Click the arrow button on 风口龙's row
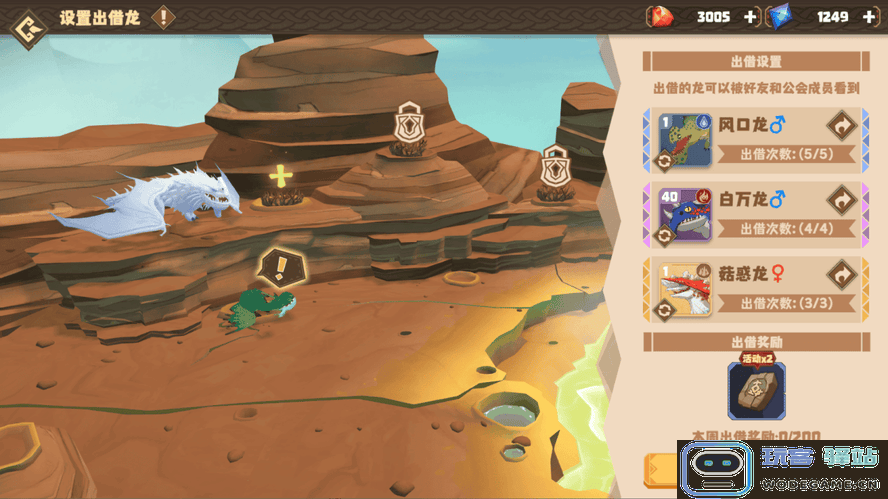888x499 pixels. coord(841,125)
